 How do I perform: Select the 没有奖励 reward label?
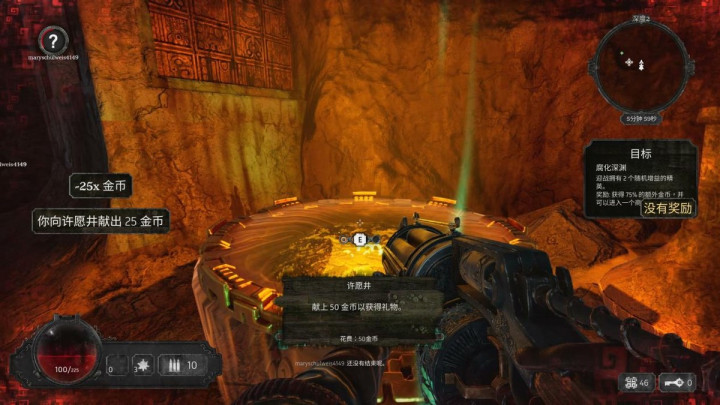pos(668,208)
